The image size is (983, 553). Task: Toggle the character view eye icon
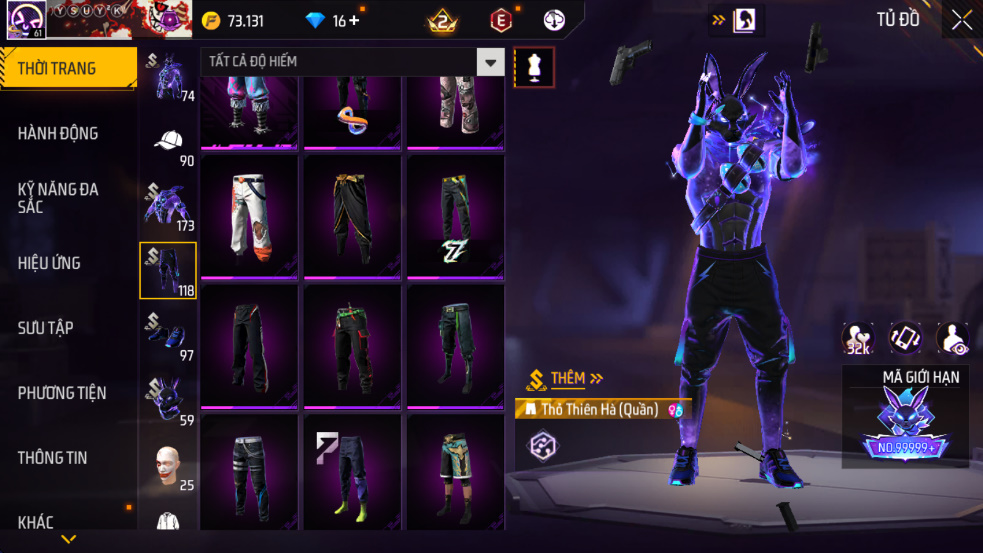coord(952,339)
